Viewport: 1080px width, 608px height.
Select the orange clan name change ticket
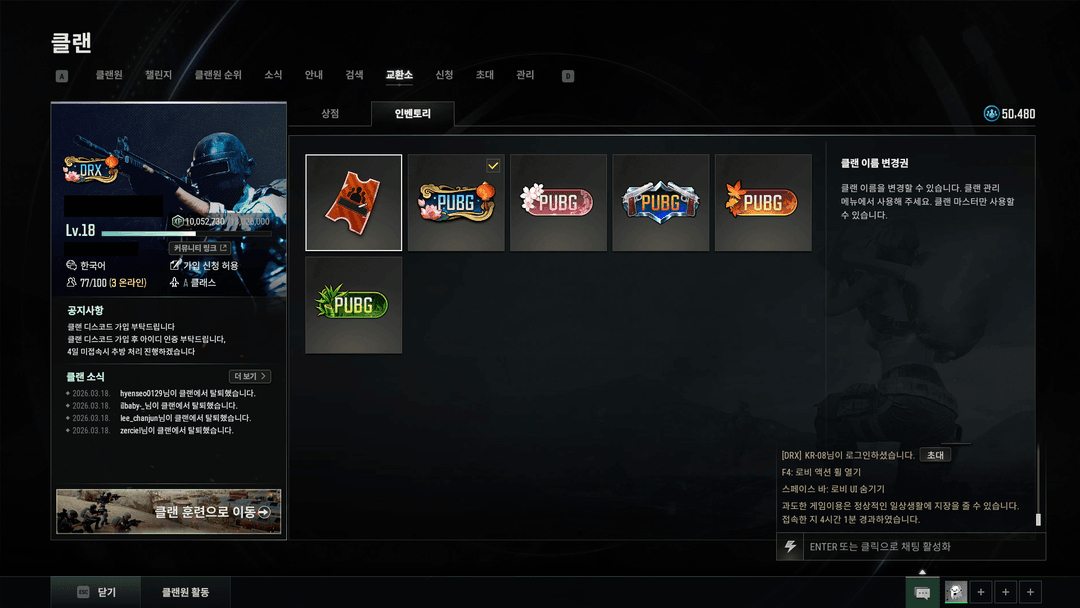point(354,202)
